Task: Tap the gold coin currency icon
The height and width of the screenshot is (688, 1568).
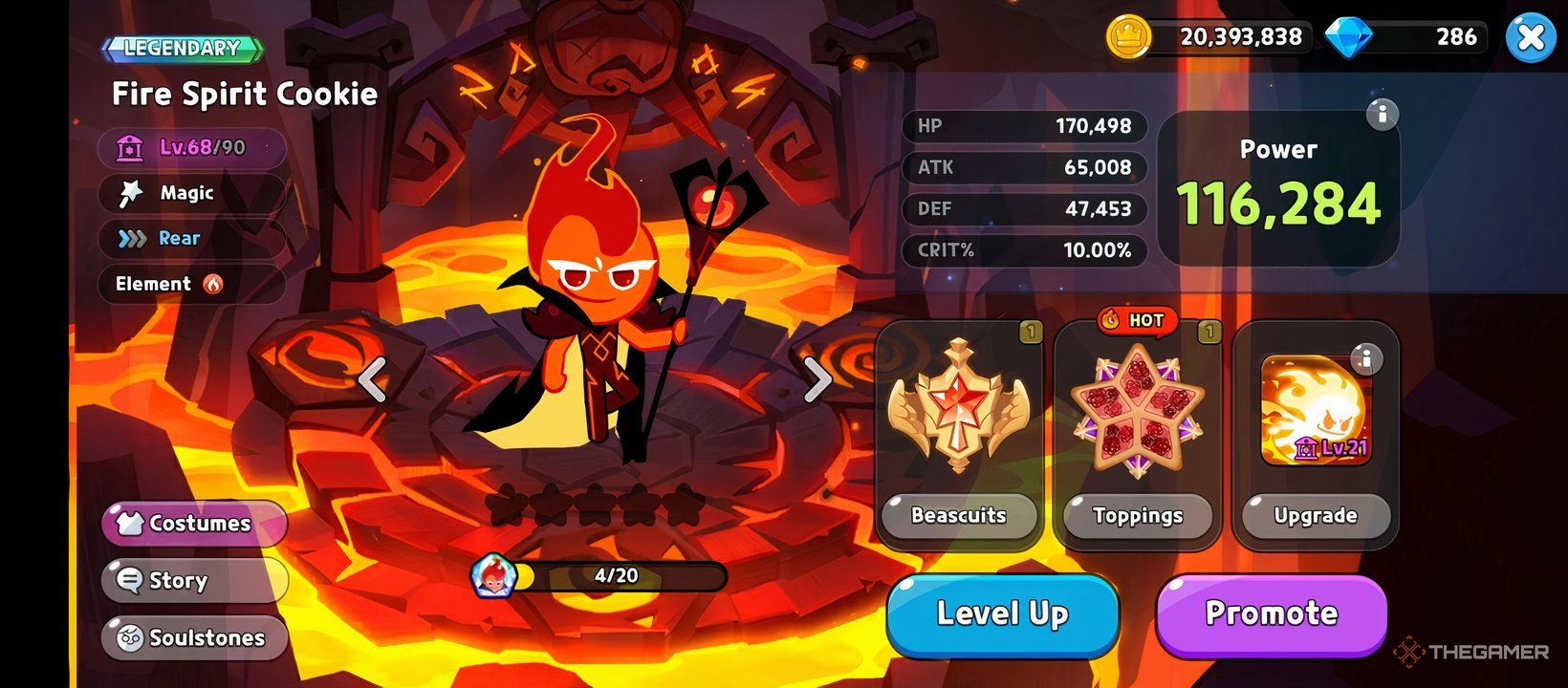Action: coord(1128,37)
